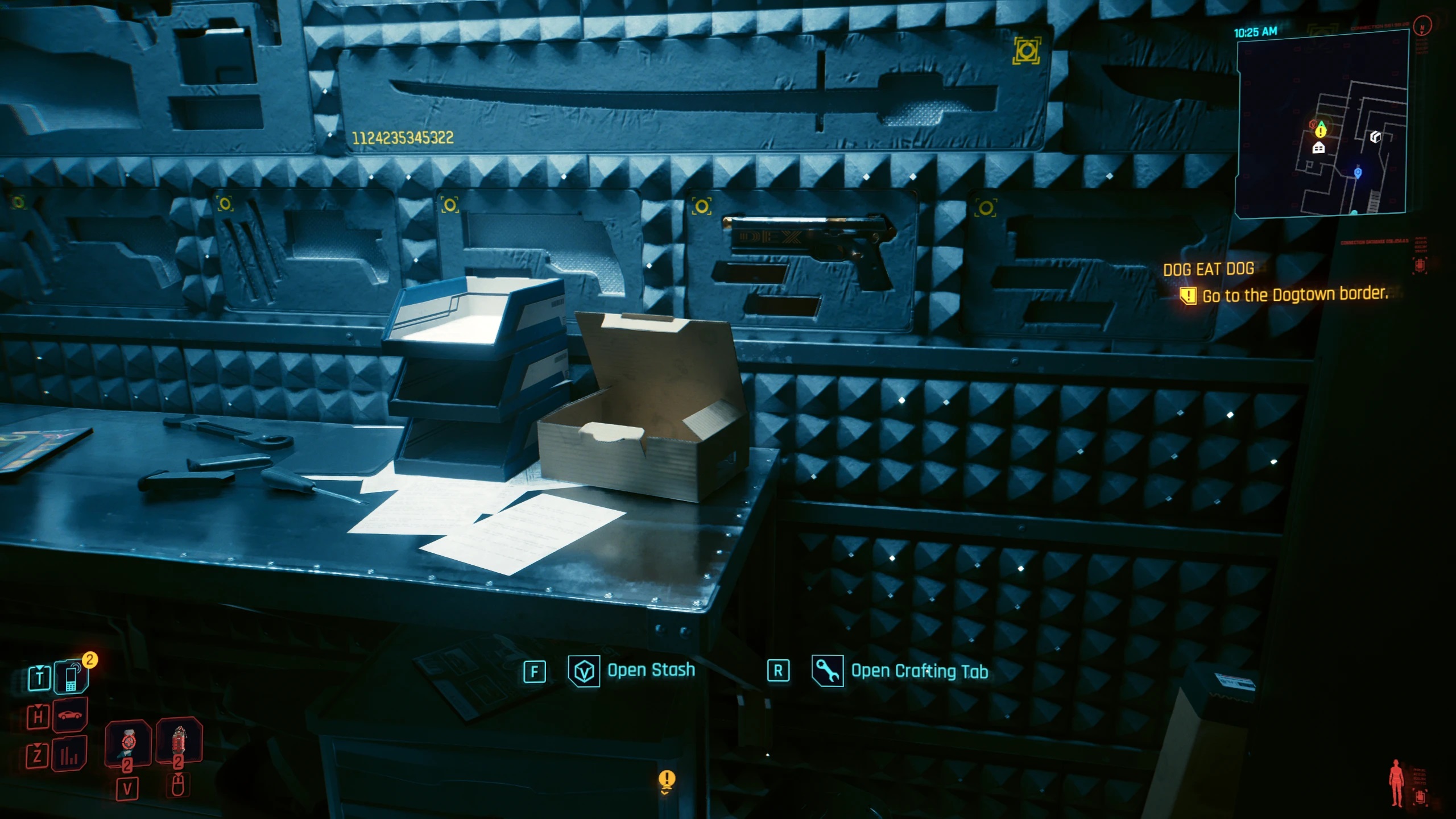
Task: Click the vehicle summon car icon beside H
Action: (68, 715)
